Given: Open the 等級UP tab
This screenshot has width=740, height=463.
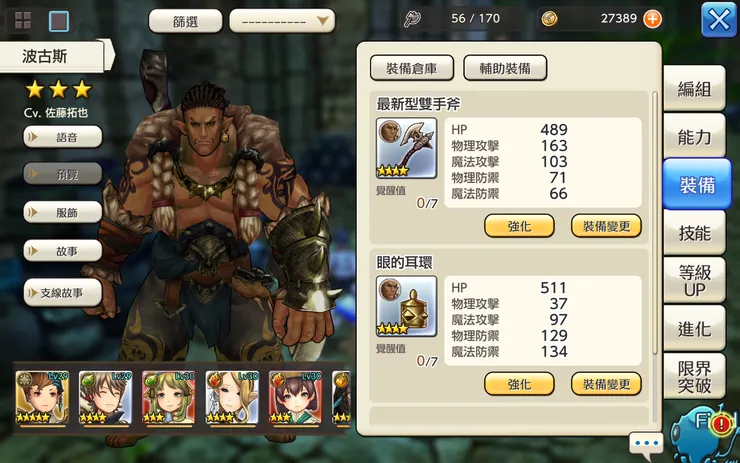Looking at the screenshot, I should coord(694,281).
